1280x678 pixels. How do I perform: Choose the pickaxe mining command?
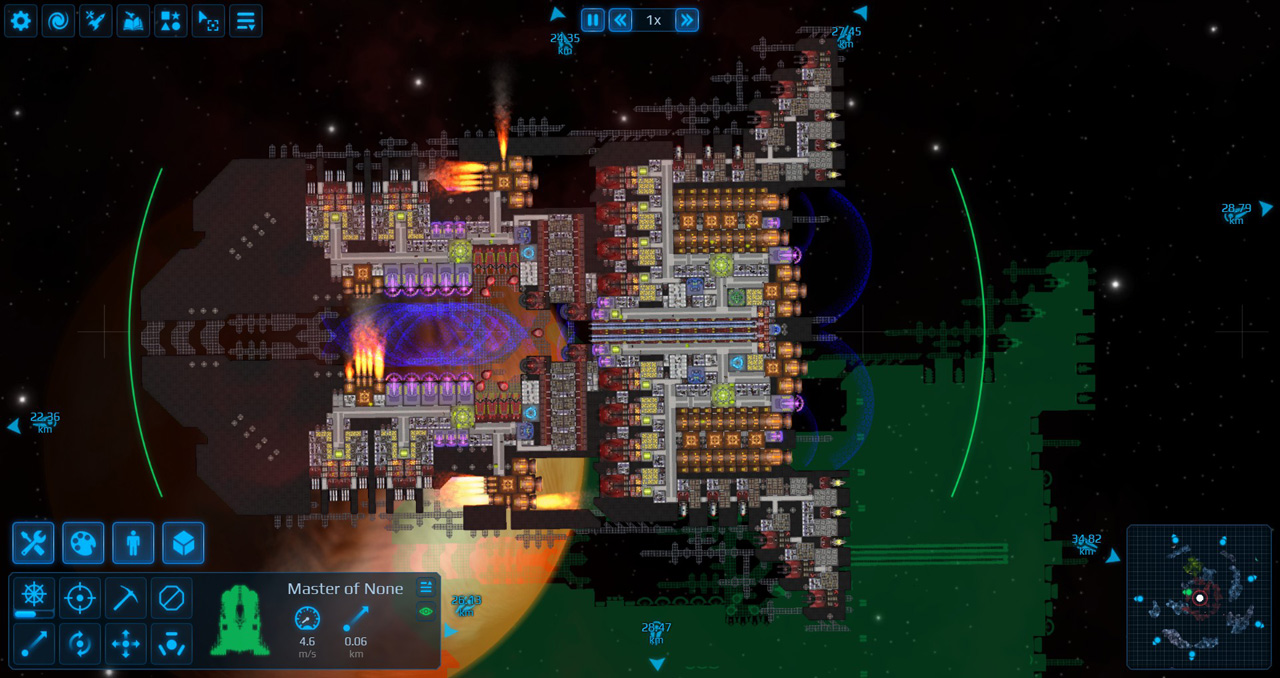pos(126,598)
